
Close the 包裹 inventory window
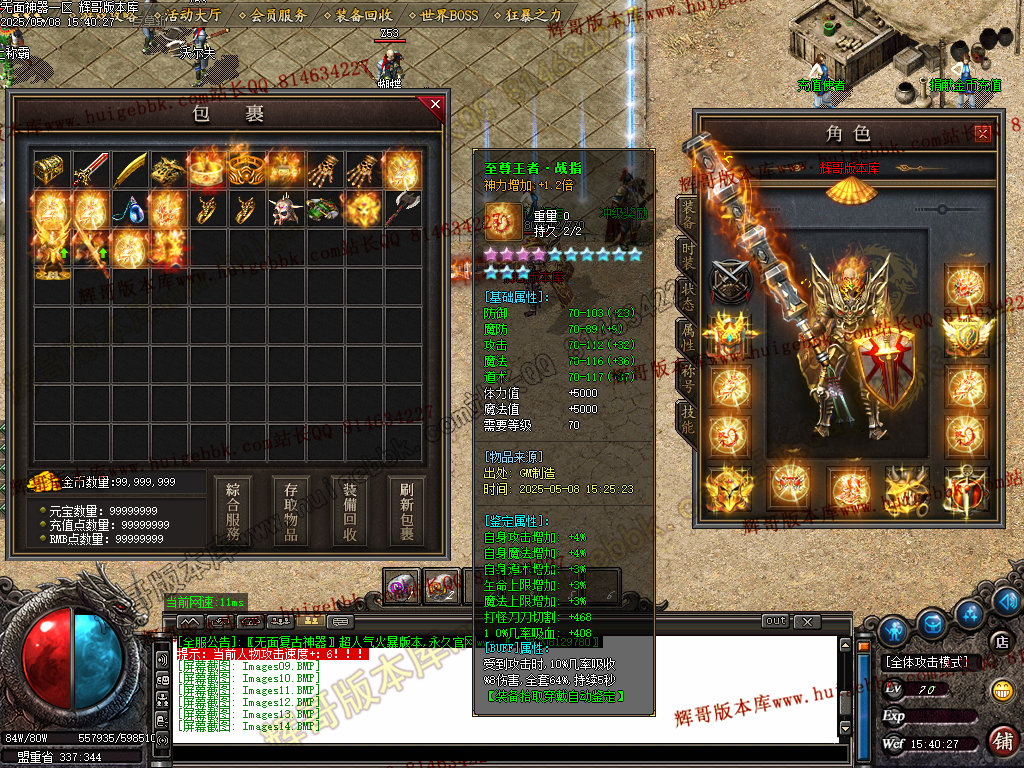(434, 103)
